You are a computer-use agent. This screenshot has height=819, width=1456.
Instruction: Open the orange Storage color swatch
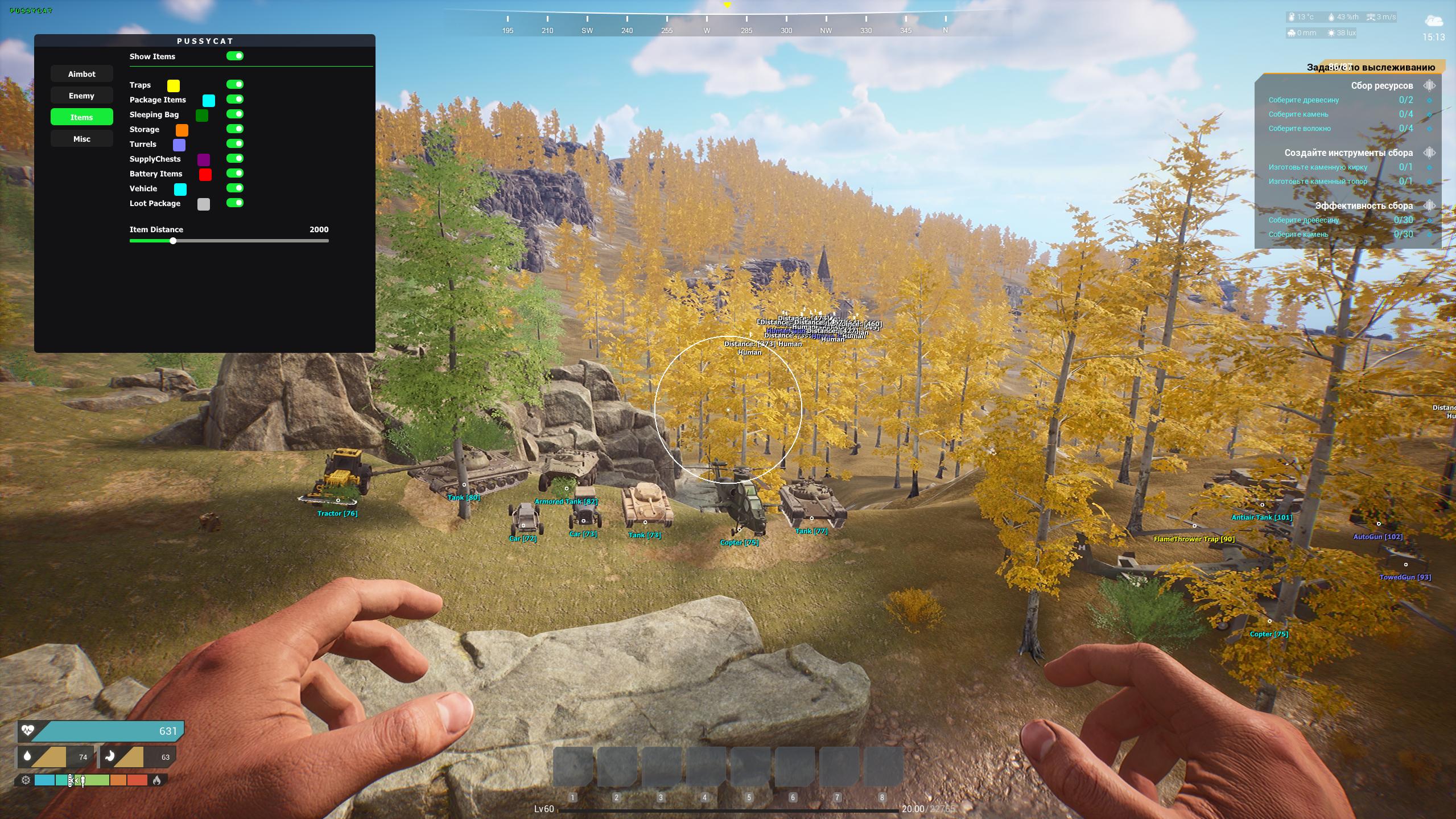pyautogui.click(x=182, y=130)
